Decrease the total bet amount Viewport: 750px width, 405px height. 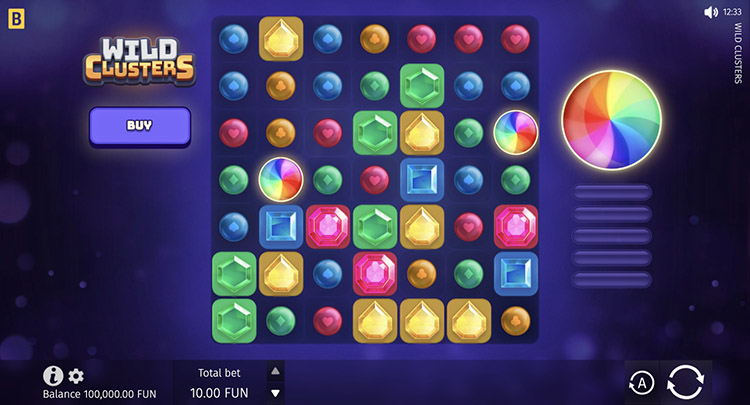276,393
